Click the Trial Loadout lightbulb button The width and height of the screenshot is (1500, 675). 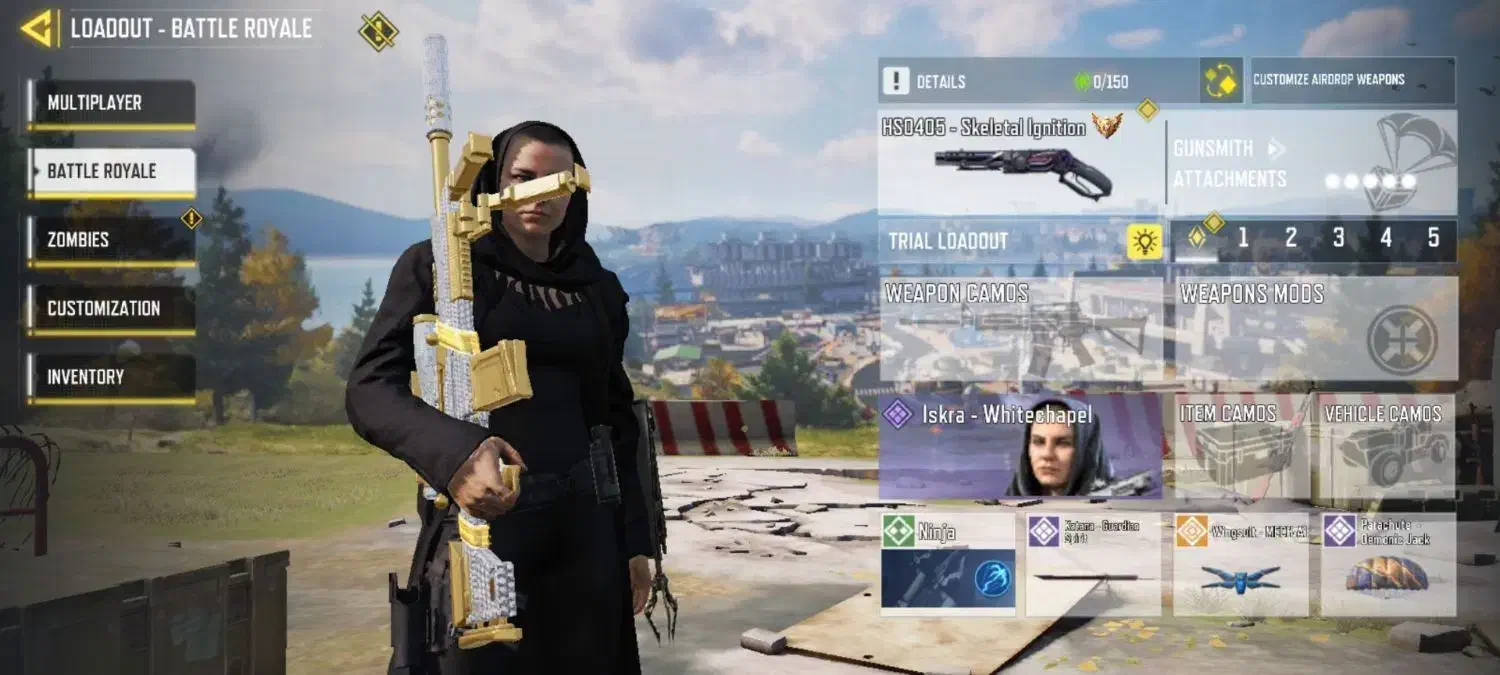click(1145, 241)
